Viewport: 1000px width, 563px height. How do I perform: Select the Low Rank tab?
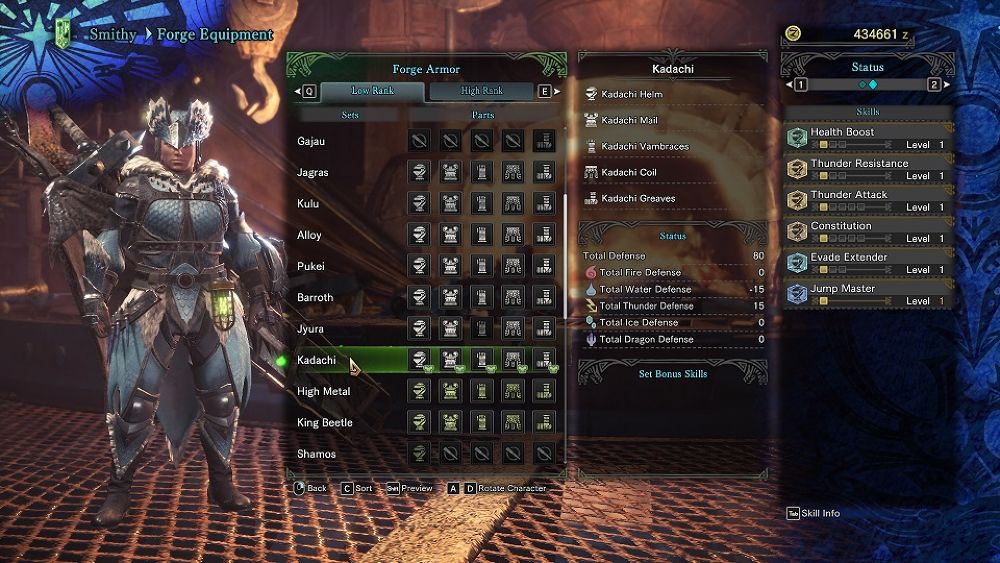373,91
